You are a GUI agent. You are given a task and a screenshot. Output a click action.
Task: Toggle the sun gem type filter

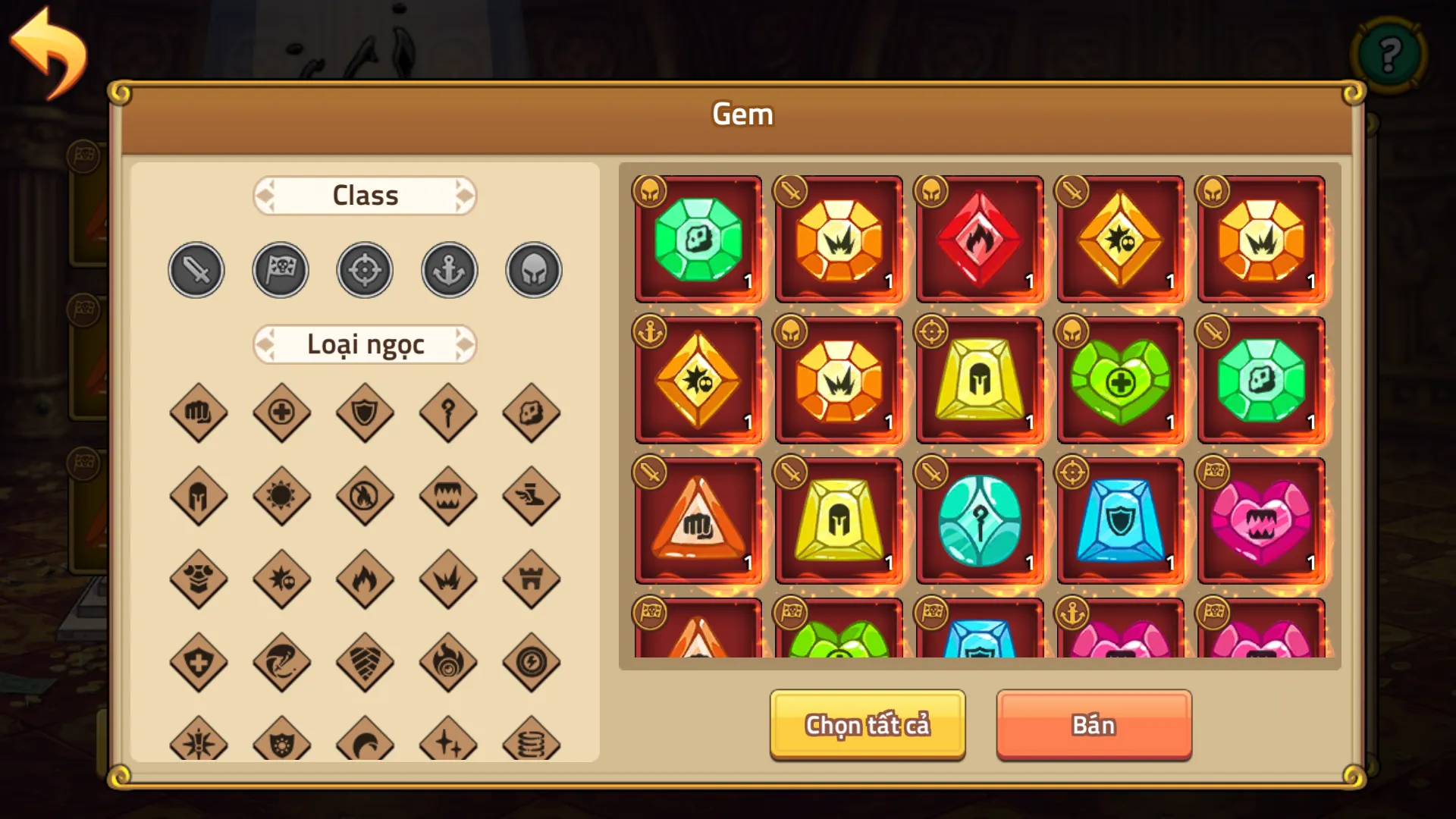point(282,497)
